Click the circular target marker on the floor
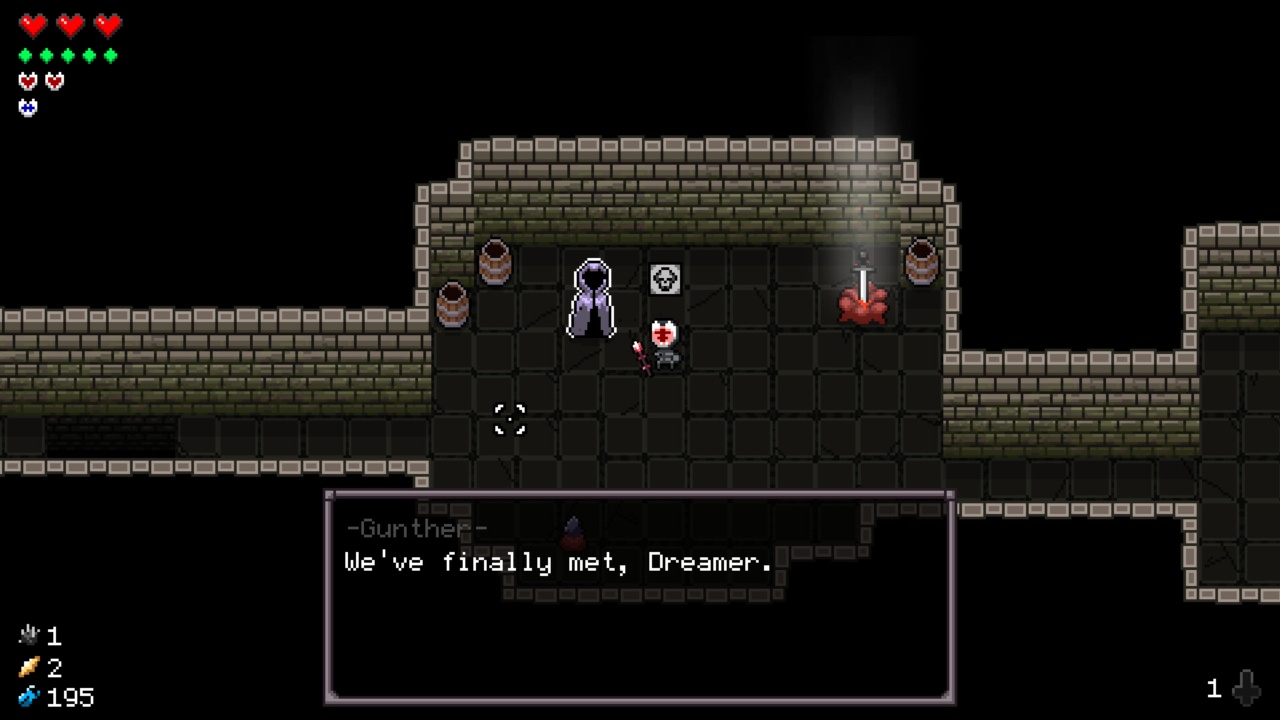Screen dimensions: 1280x720 (x=510, y=420)
